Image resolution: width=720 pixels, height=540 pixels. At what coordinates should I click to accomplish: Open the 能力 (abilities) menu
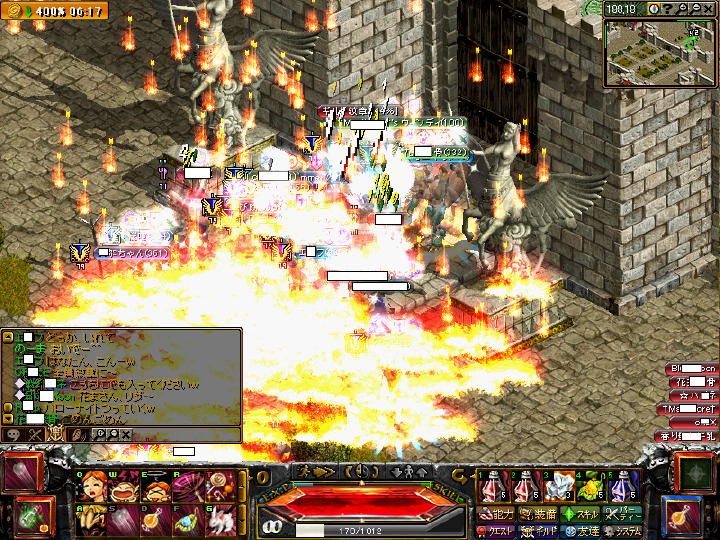pos(494,513)
